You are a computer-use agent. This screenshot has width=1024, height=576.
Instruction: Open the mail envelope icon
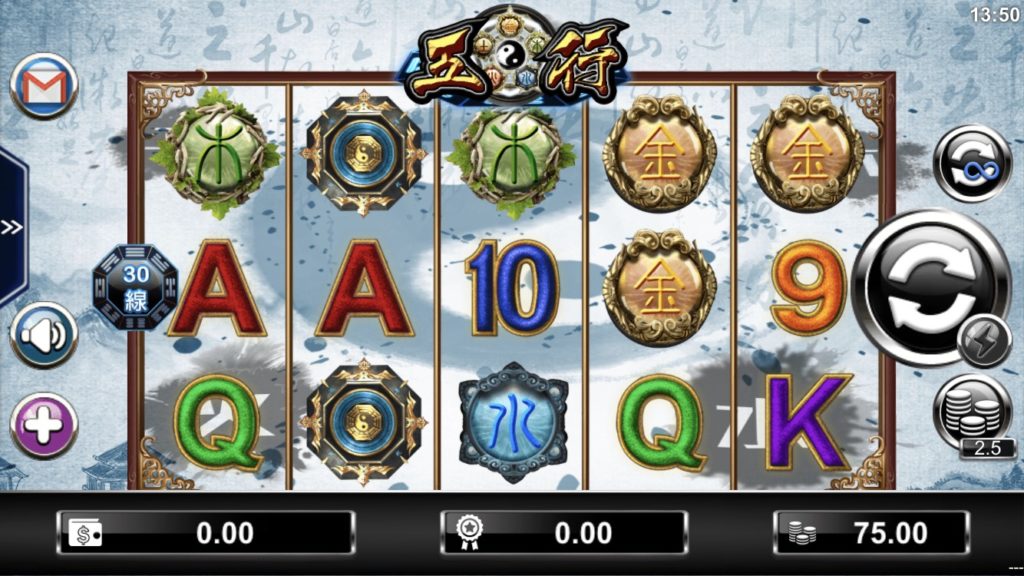tap(44, 86)
